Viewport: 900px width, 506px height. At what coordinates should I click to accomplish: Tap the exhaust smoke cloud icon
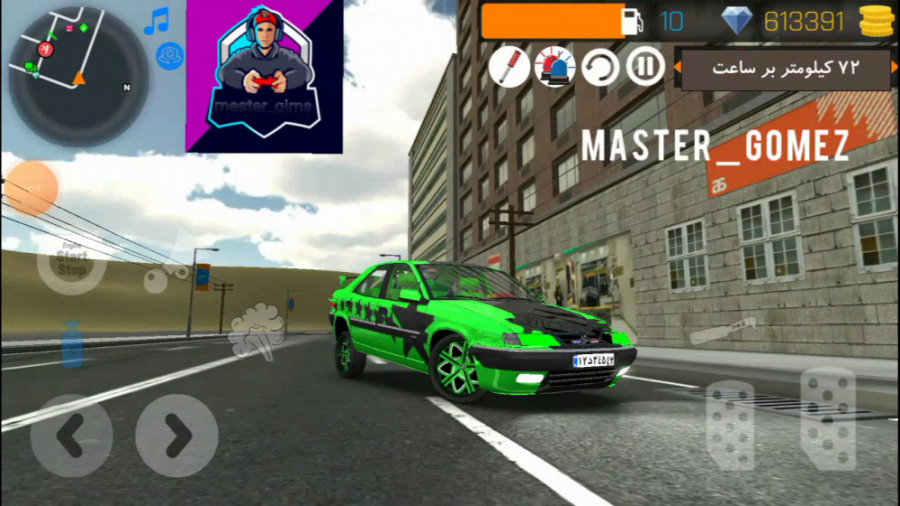255,331
